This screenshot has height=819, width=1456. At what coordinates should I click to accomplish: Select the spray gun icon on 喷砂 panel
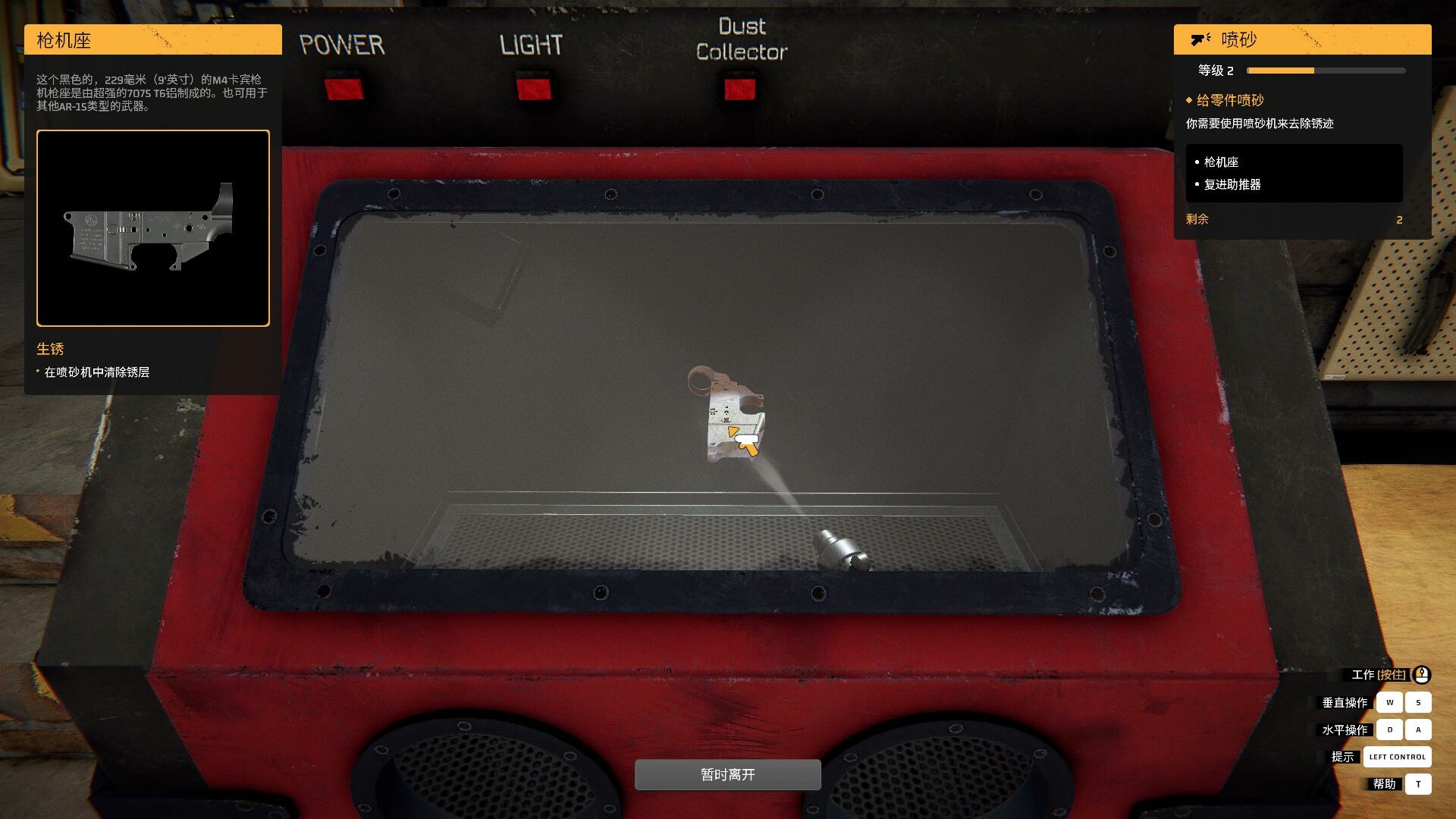tap(1199, 38)
